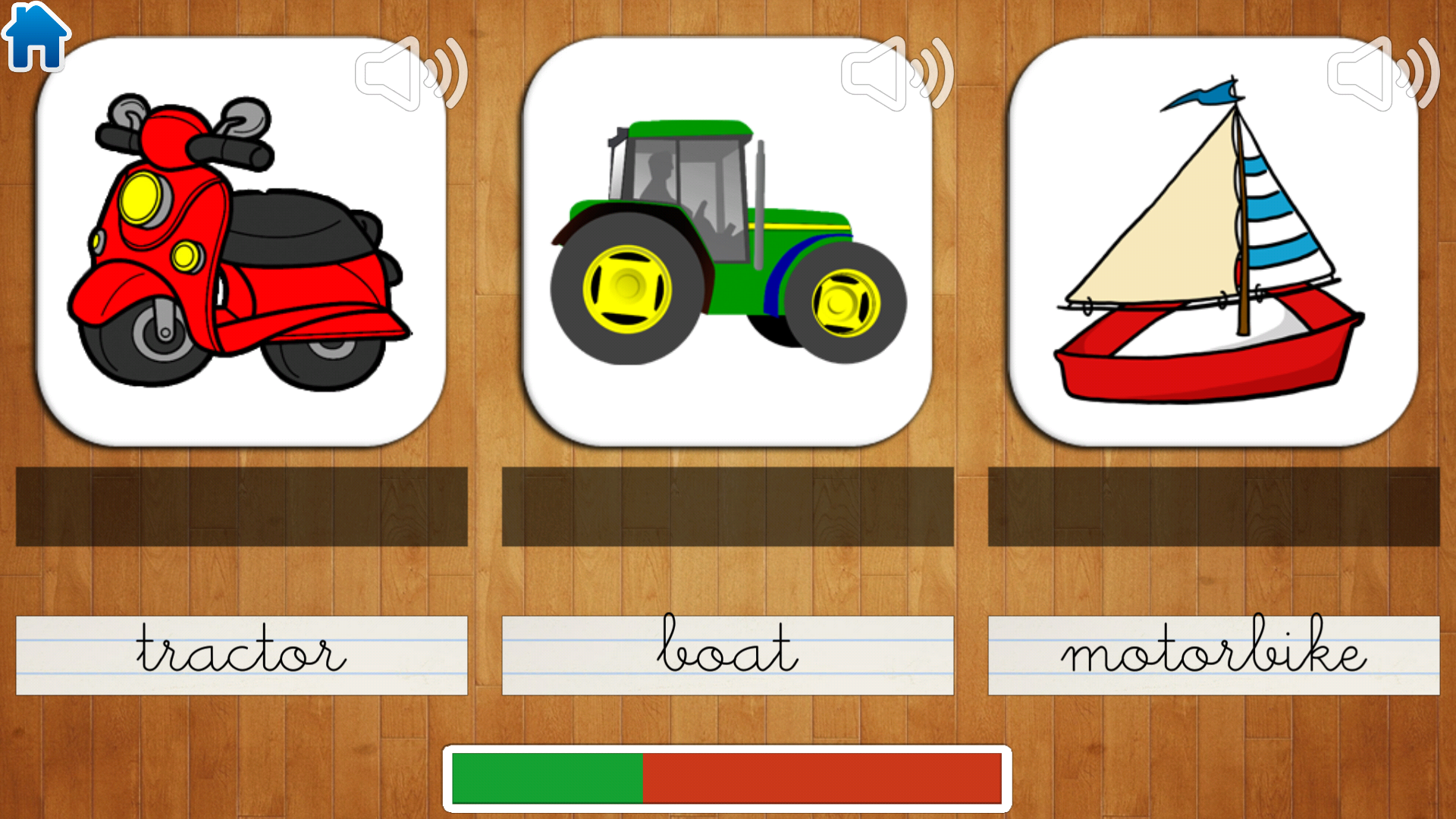The height and width of the screenshot is (819, 1456).
Task: Tap the 'motorbike' word card
Action: (1212, 655)
